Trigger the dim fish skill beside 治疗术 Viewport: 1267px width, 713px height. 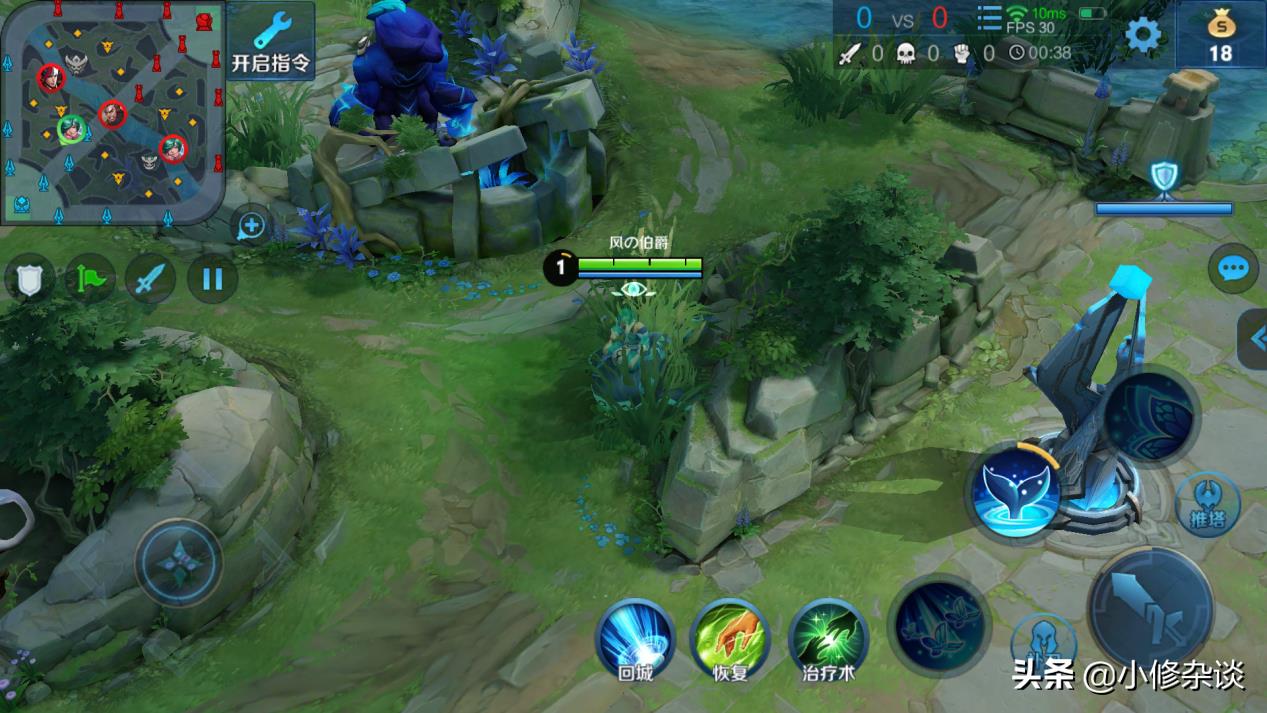tap(938, 626)
